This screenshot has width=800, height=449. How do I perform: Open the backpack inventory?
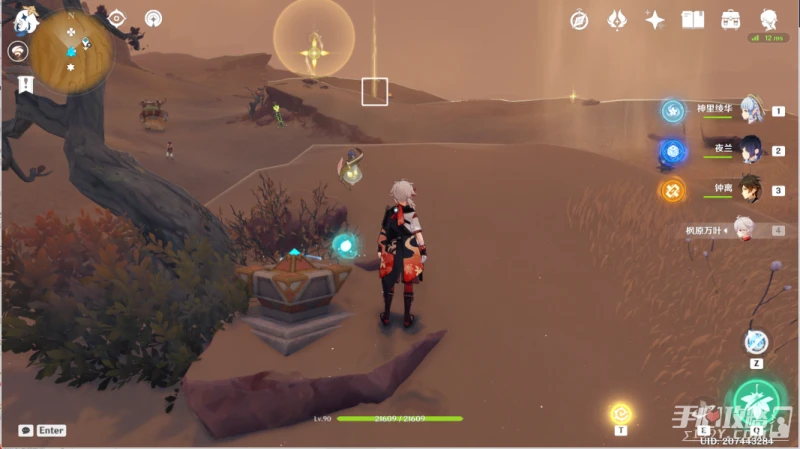pos(730,19)
